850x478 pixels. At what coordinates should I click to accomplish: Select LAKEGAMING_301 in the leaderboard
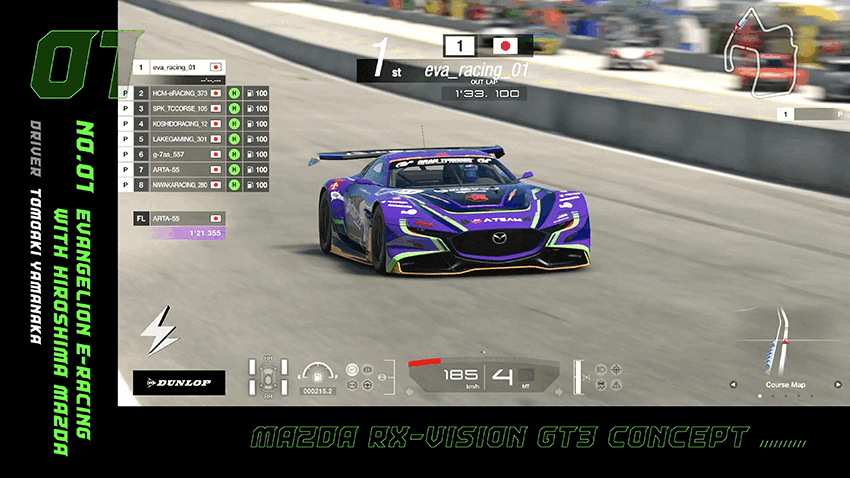(x=178, y=139)
